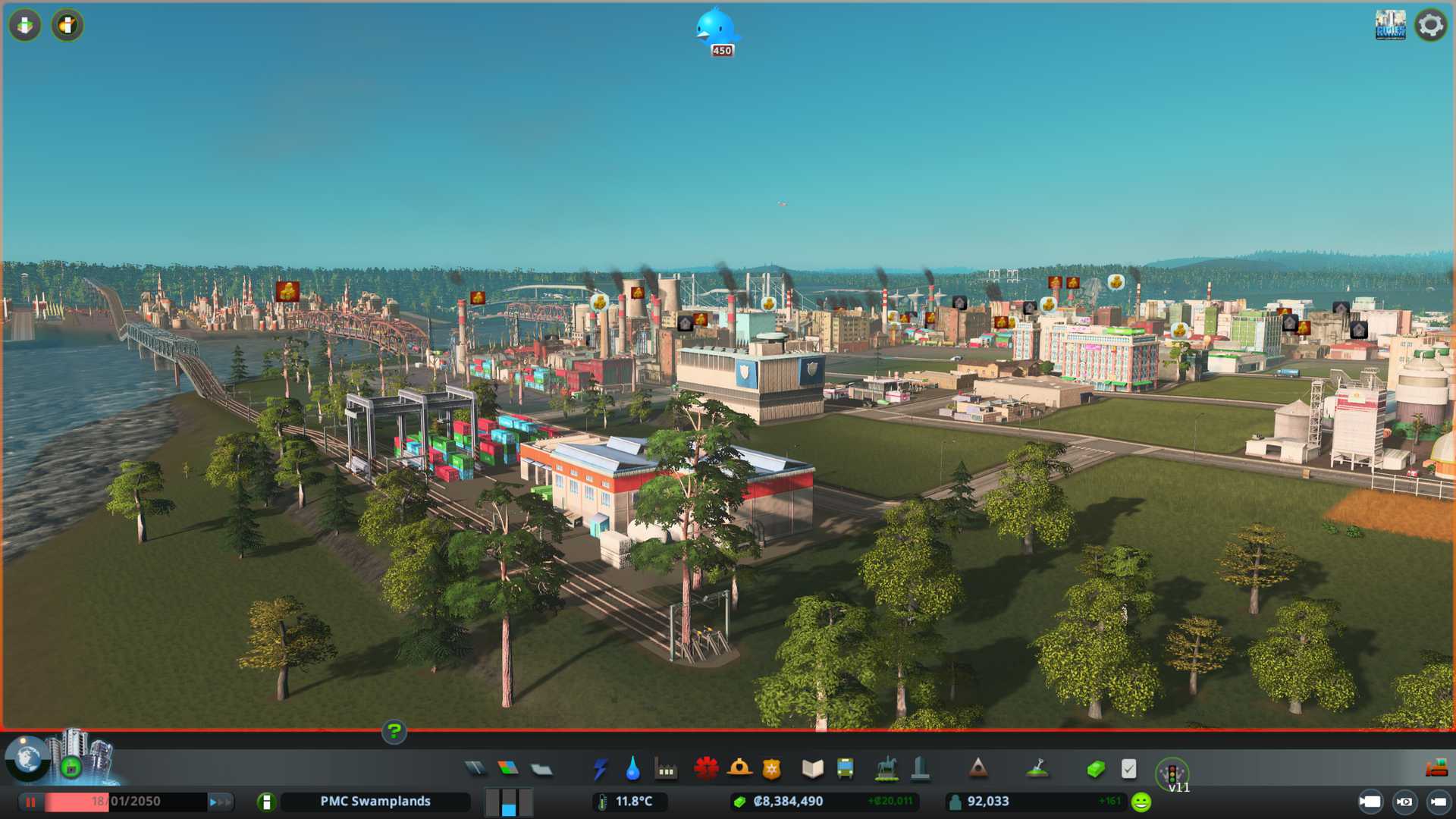Open the PMC Swamplands city name panel
1456x819 pixels.
(375, 802)
